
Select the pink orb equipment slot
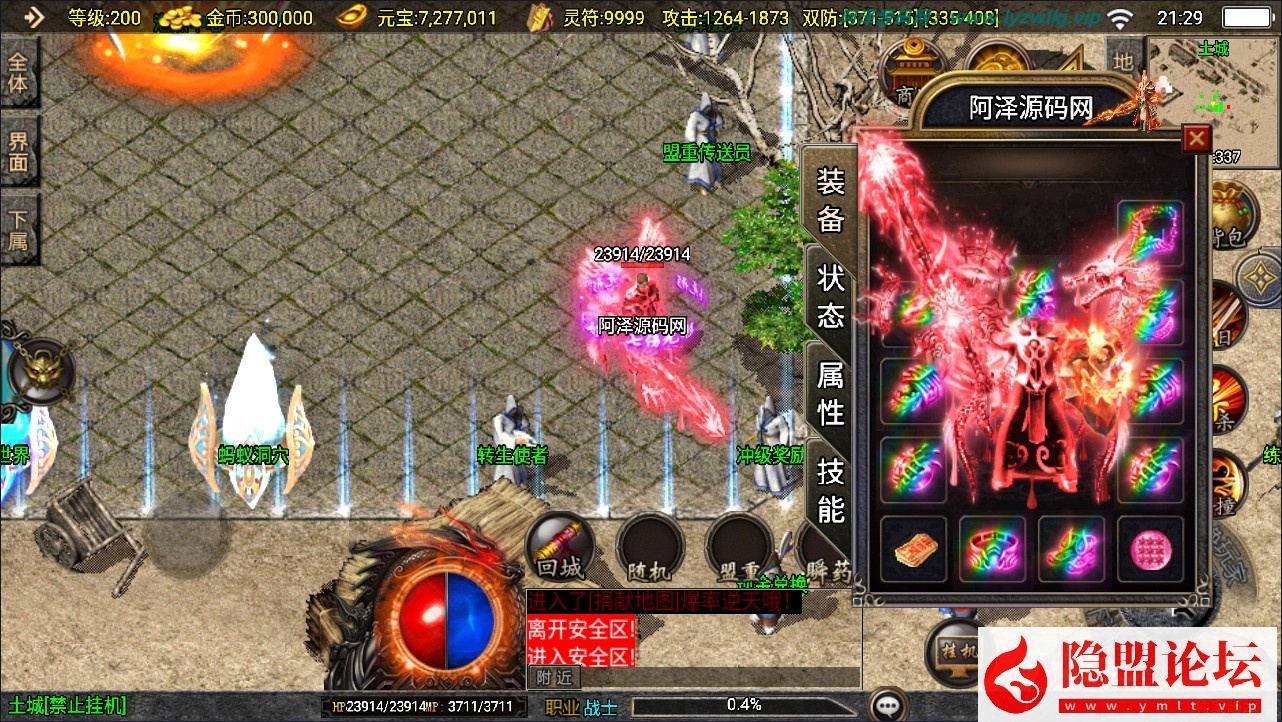coord(1150,549)
